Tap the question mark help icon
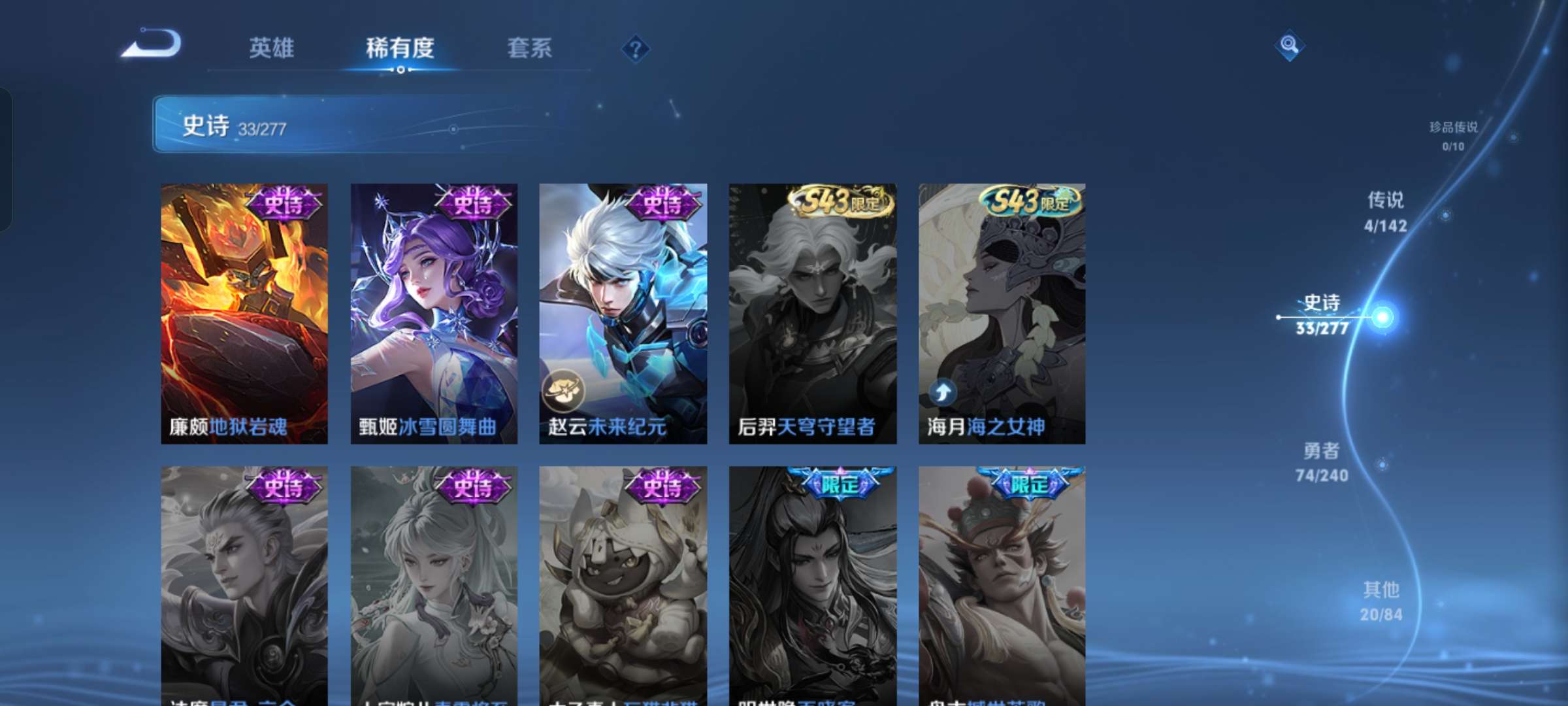Screen dimensions: 1568x706 pos(636,49)
